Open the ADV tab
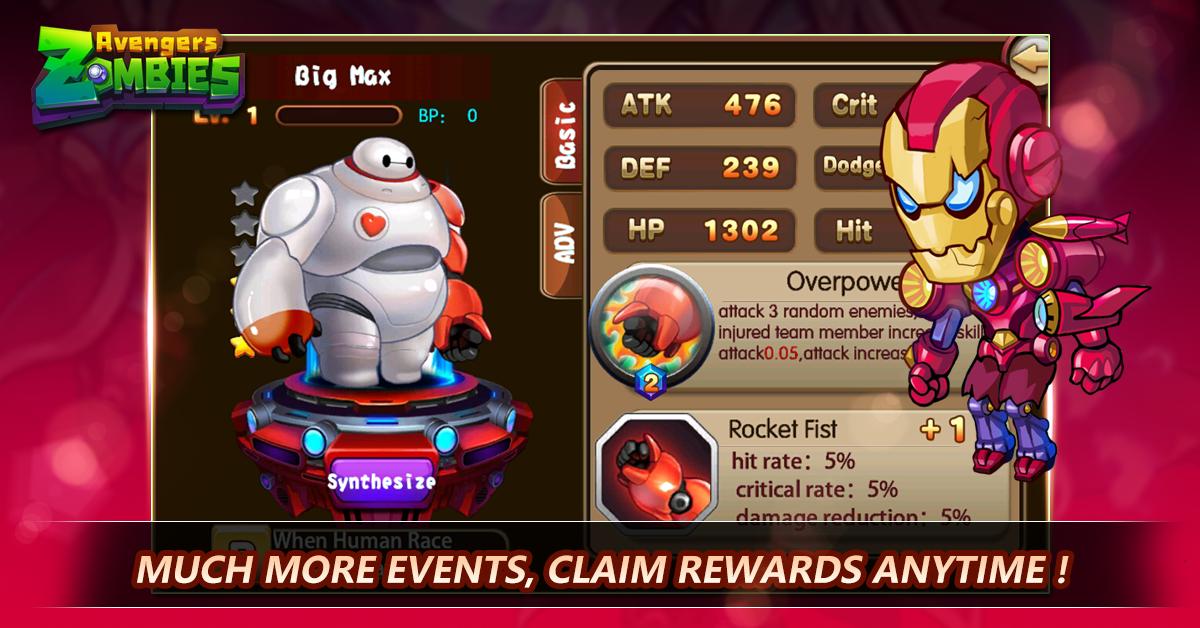Screen dimensions: 1200x628 click(x=565, y=243)
